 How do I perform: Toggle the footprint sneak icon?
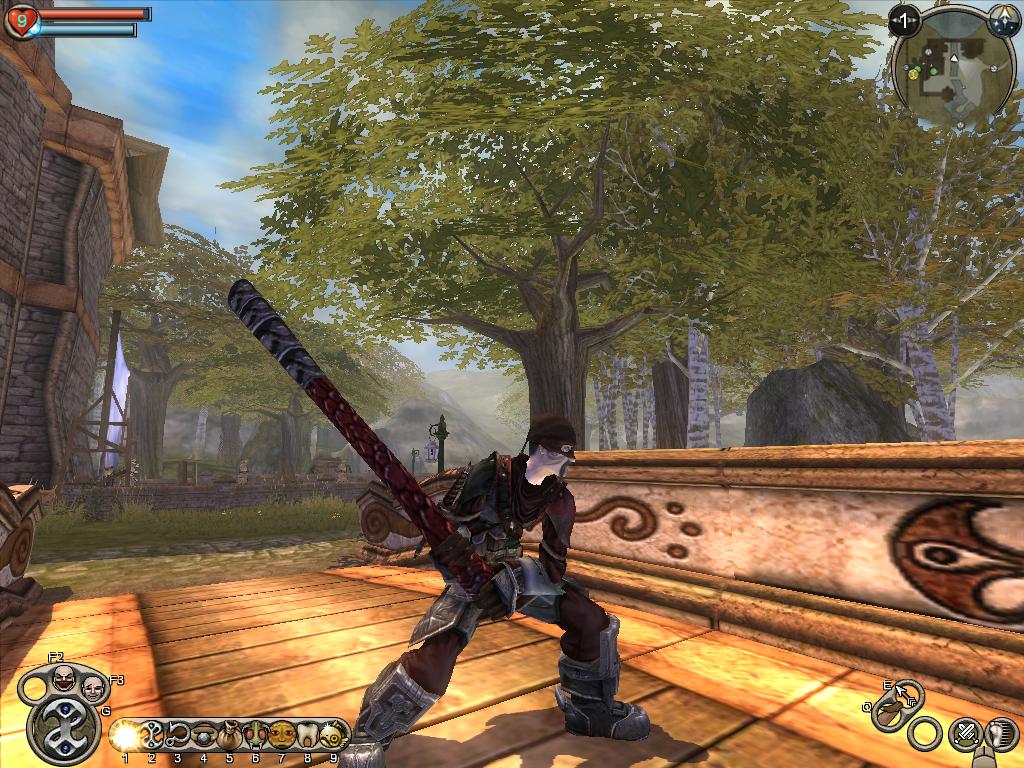pos(1003,733)
